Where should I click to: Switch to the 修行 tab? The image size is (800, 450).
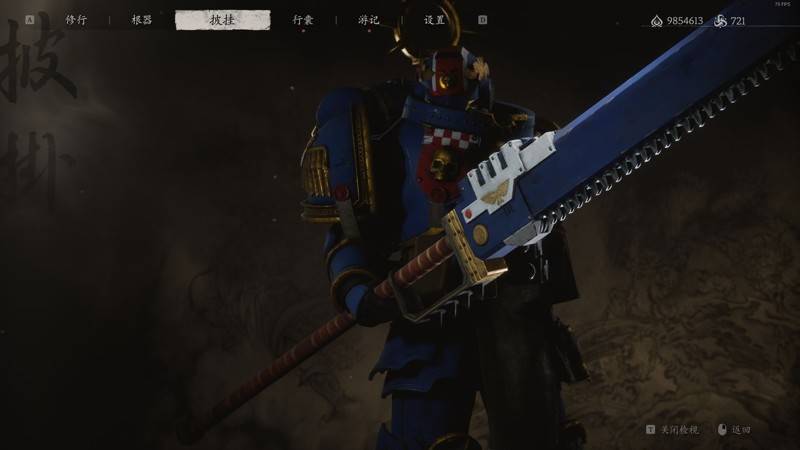pos(76,20)
